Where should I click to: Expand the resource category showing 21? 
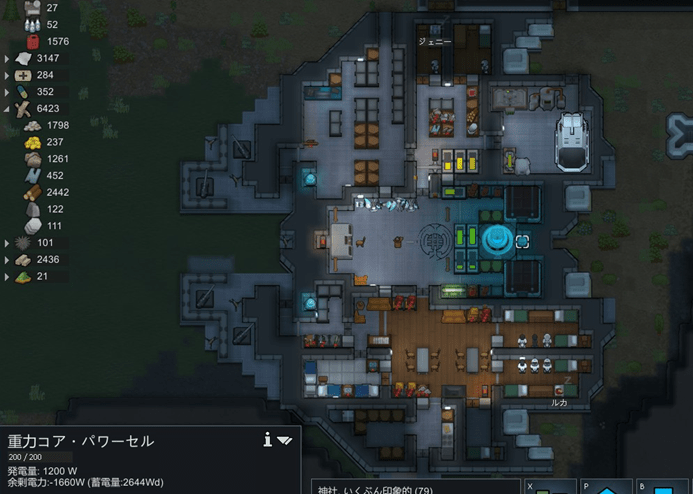(x=7, y=276)
